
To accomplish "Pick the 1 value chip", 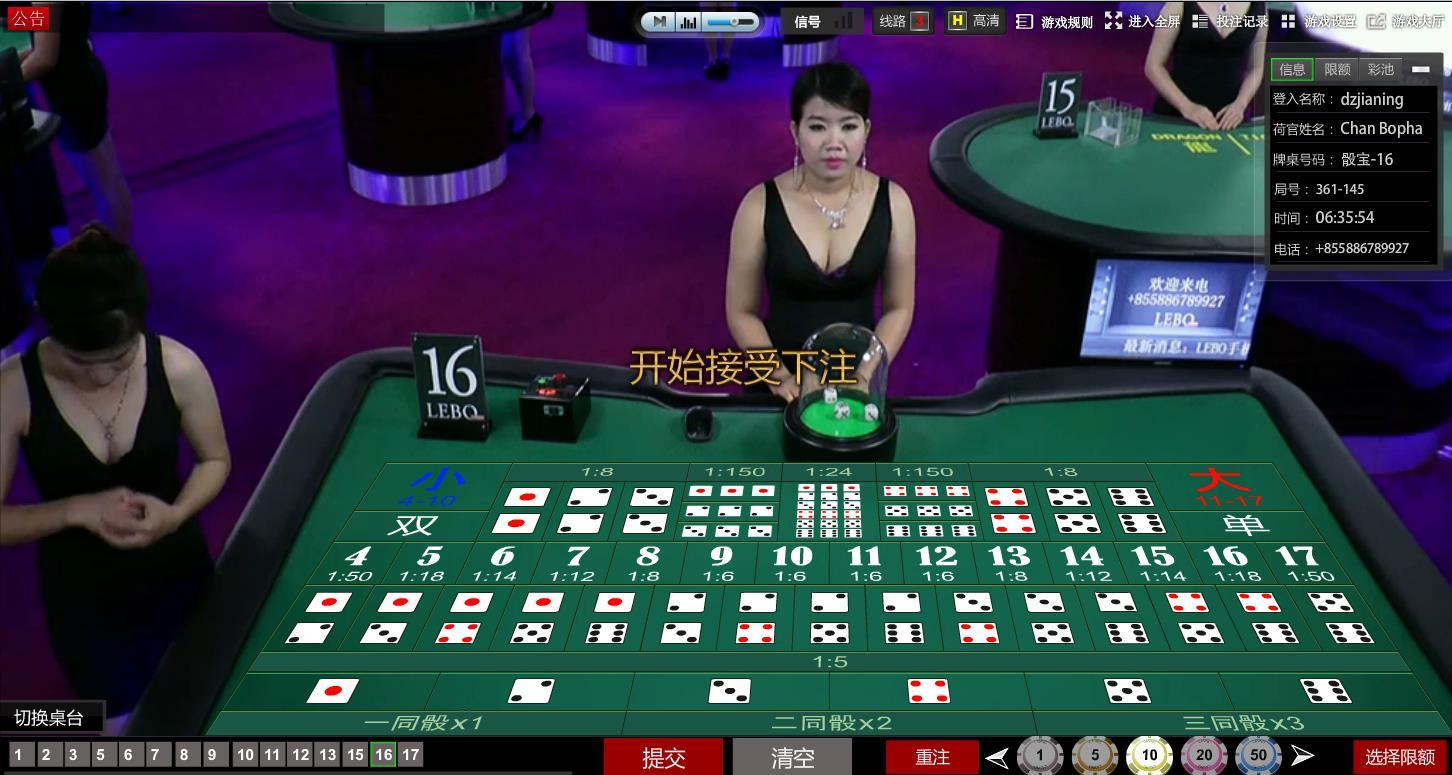I will (1040, 756).
